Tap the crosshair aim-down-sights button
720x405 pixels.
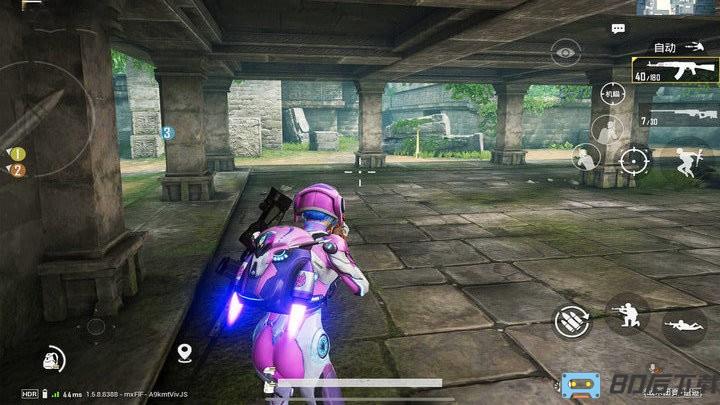pyautogui.click(x=633, y=158)
